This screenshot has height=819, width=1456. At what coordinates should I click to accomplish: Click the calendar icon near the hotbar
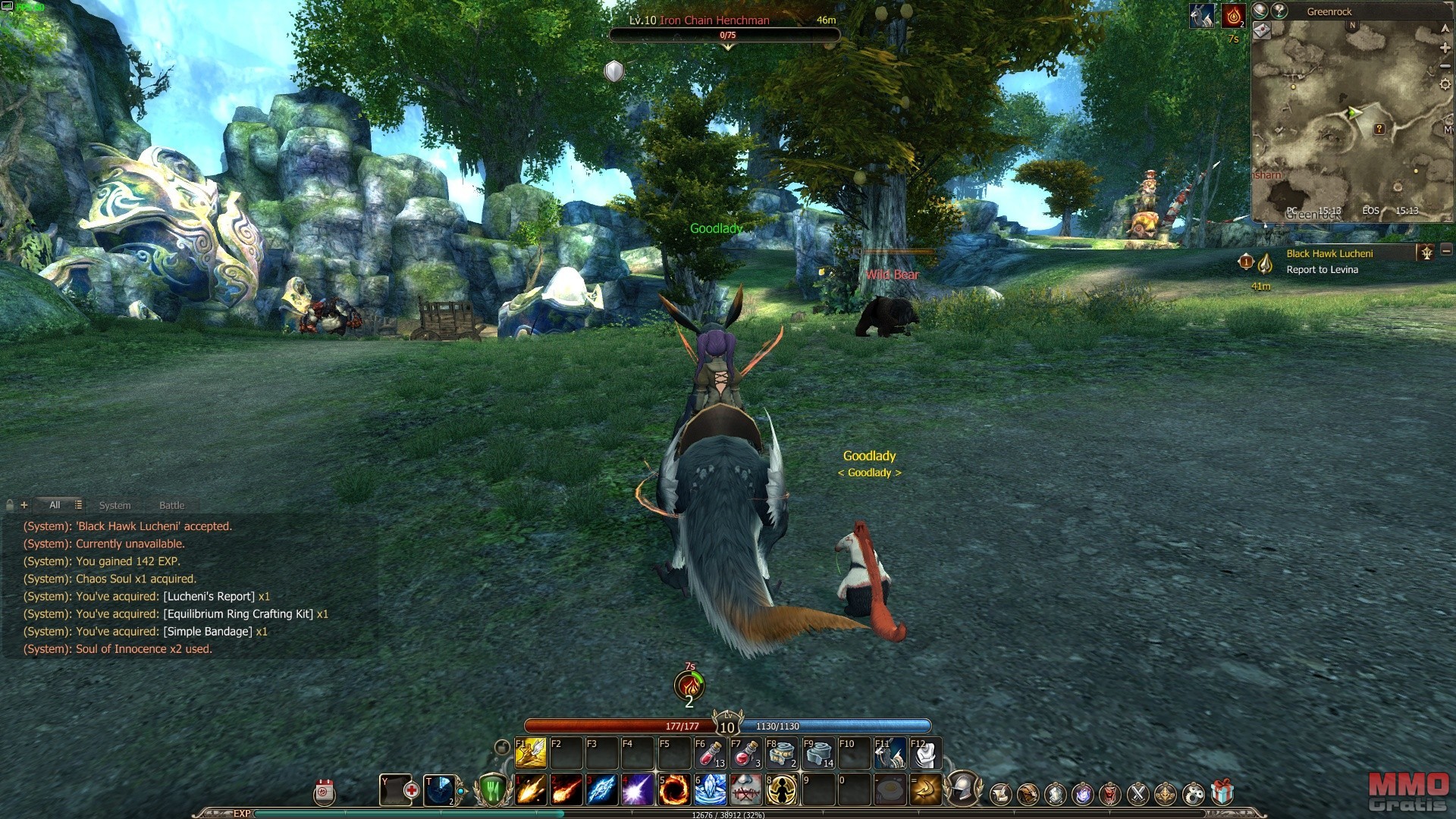pos(325,792)
